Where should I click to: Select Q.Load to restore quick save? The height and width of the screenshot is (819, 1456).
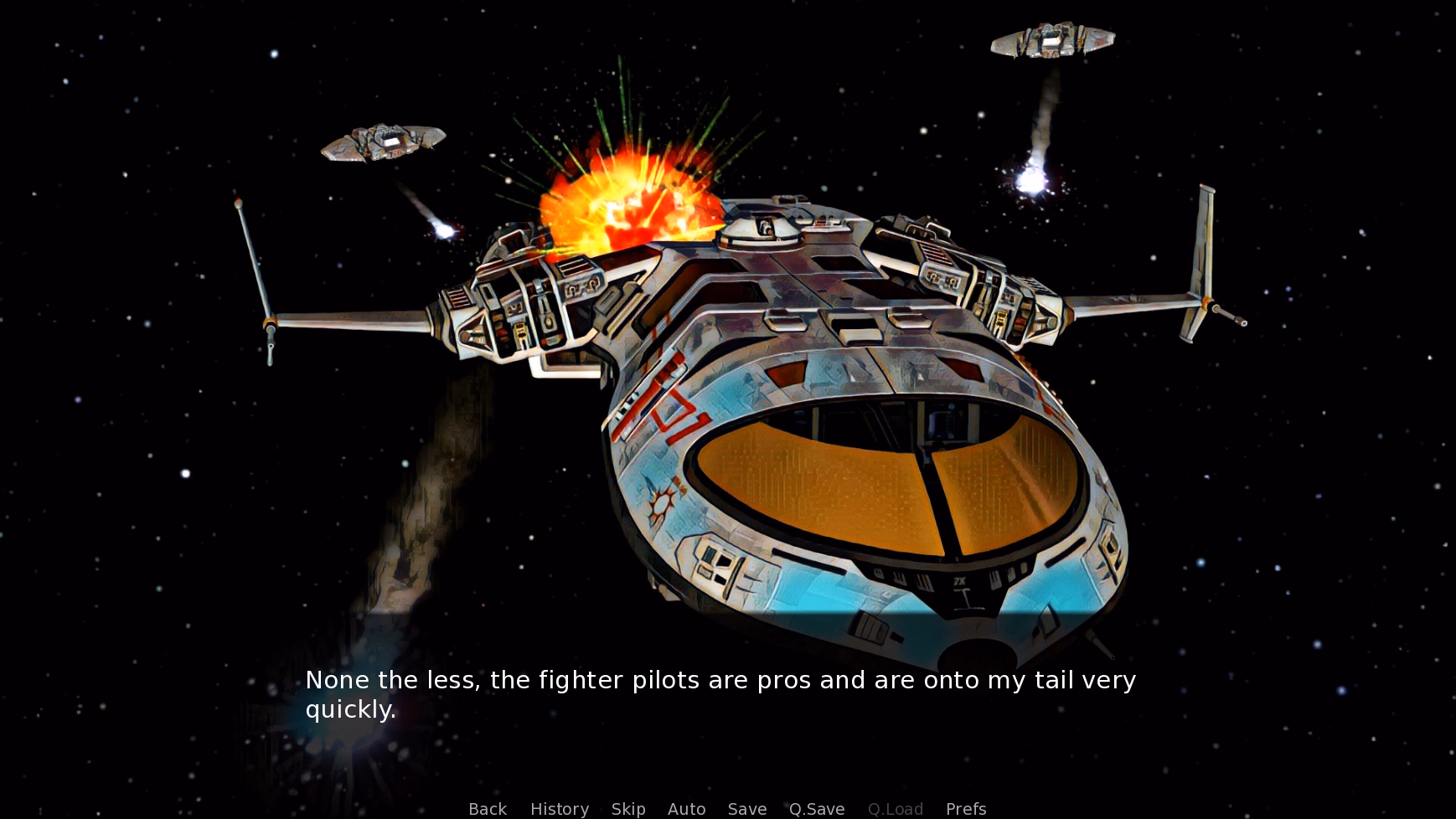[x=895, y=808]
